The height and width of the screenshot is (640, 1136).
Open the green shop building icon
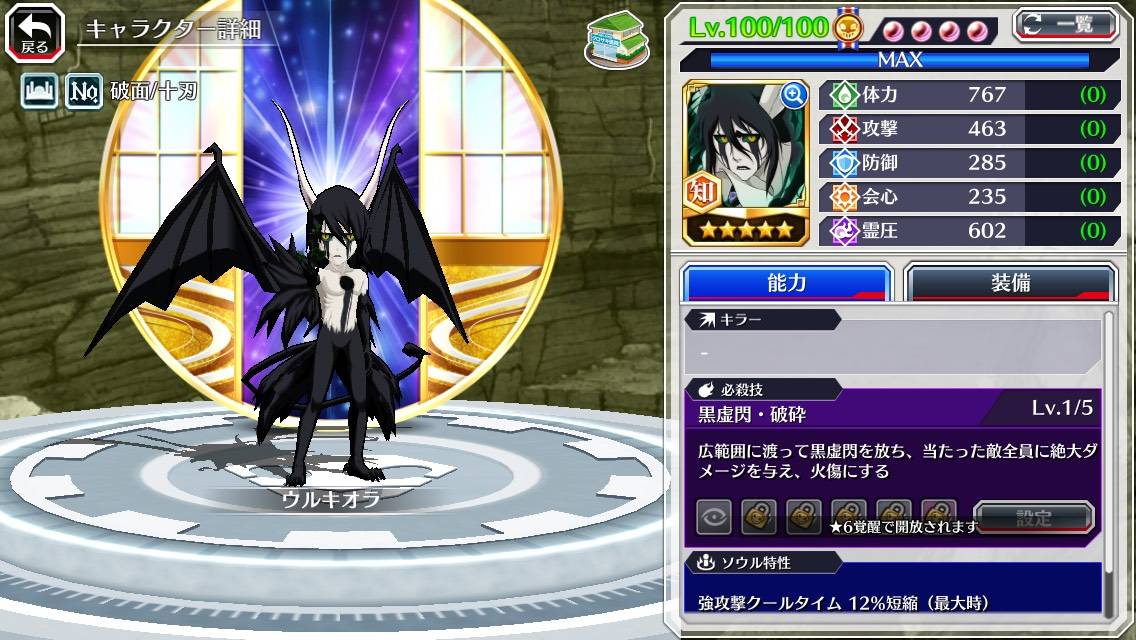pyautogui.click(x=616, y=40)
